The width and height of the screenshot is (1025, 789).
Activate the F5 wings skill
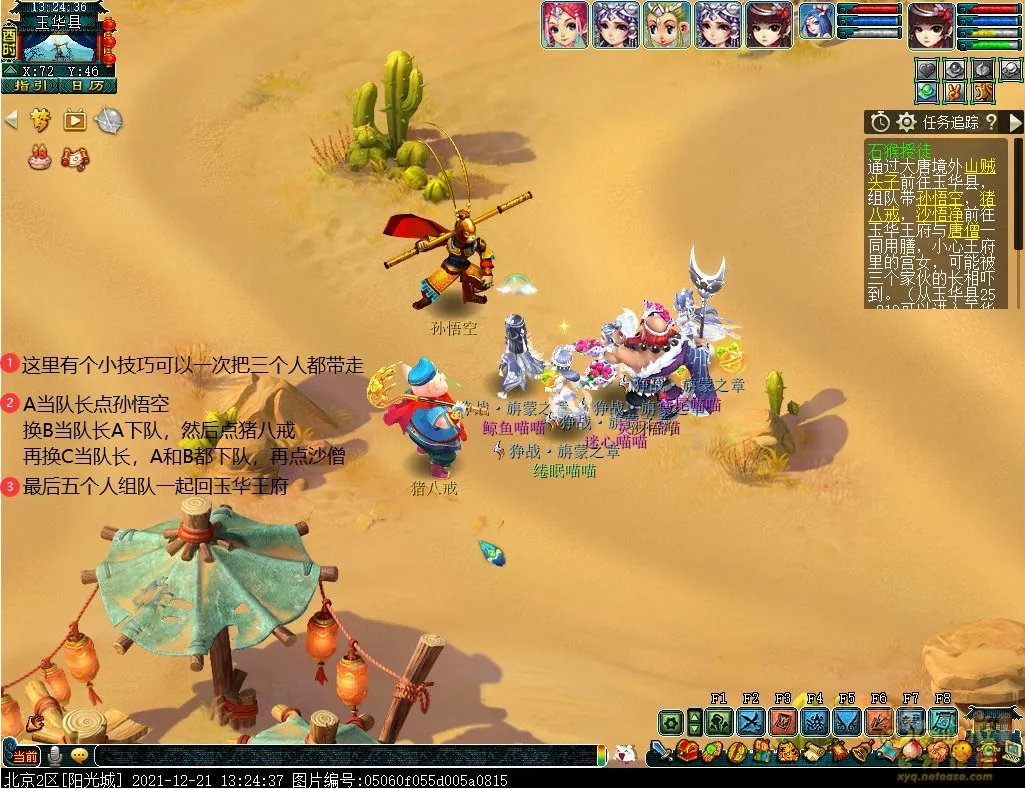click(x=847, y=722)
